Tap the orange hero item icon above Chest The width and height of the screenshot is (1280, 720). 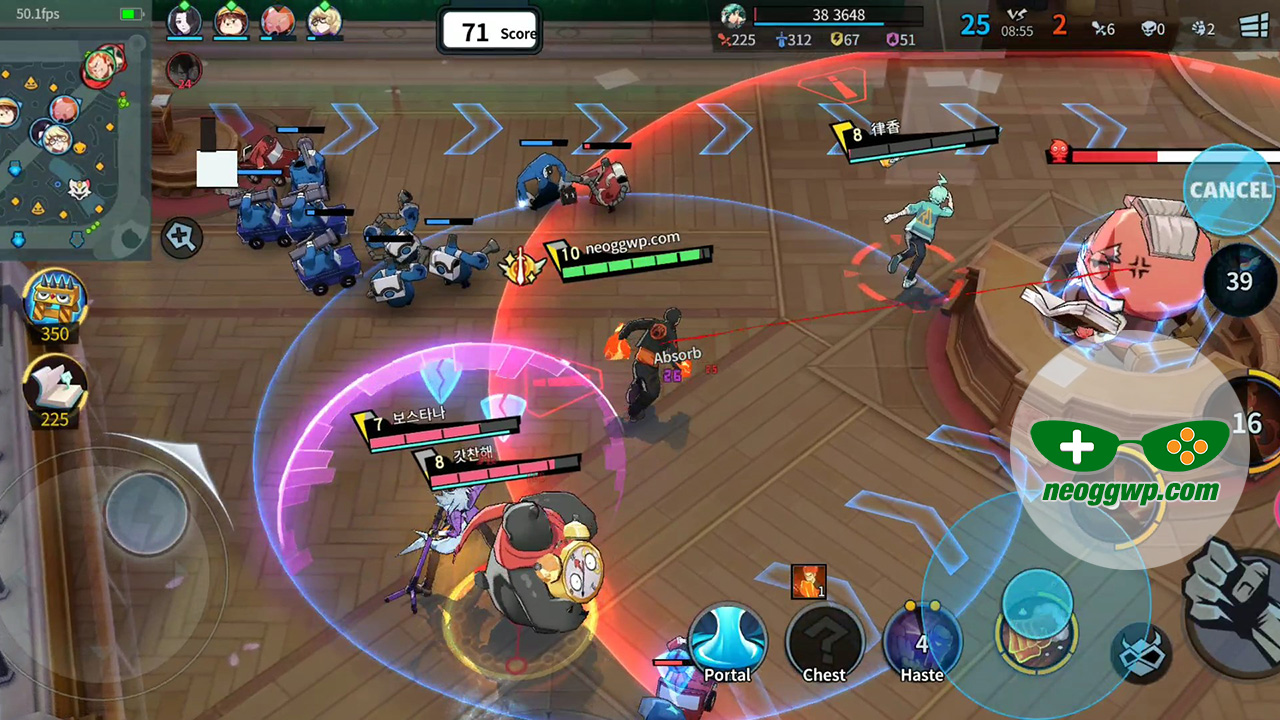click(808, 581)
